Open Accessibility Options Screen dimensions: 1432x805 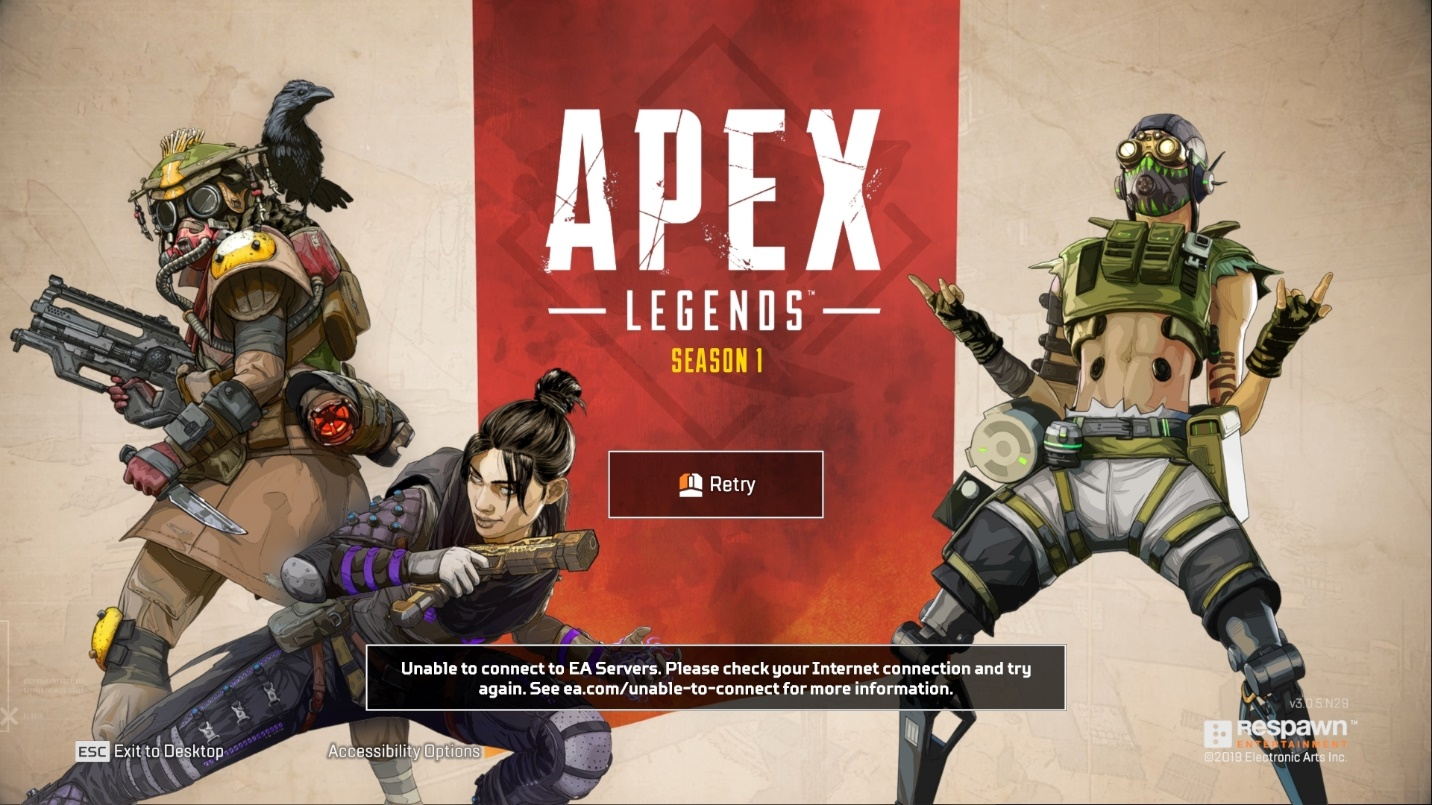tap(405, 751)
